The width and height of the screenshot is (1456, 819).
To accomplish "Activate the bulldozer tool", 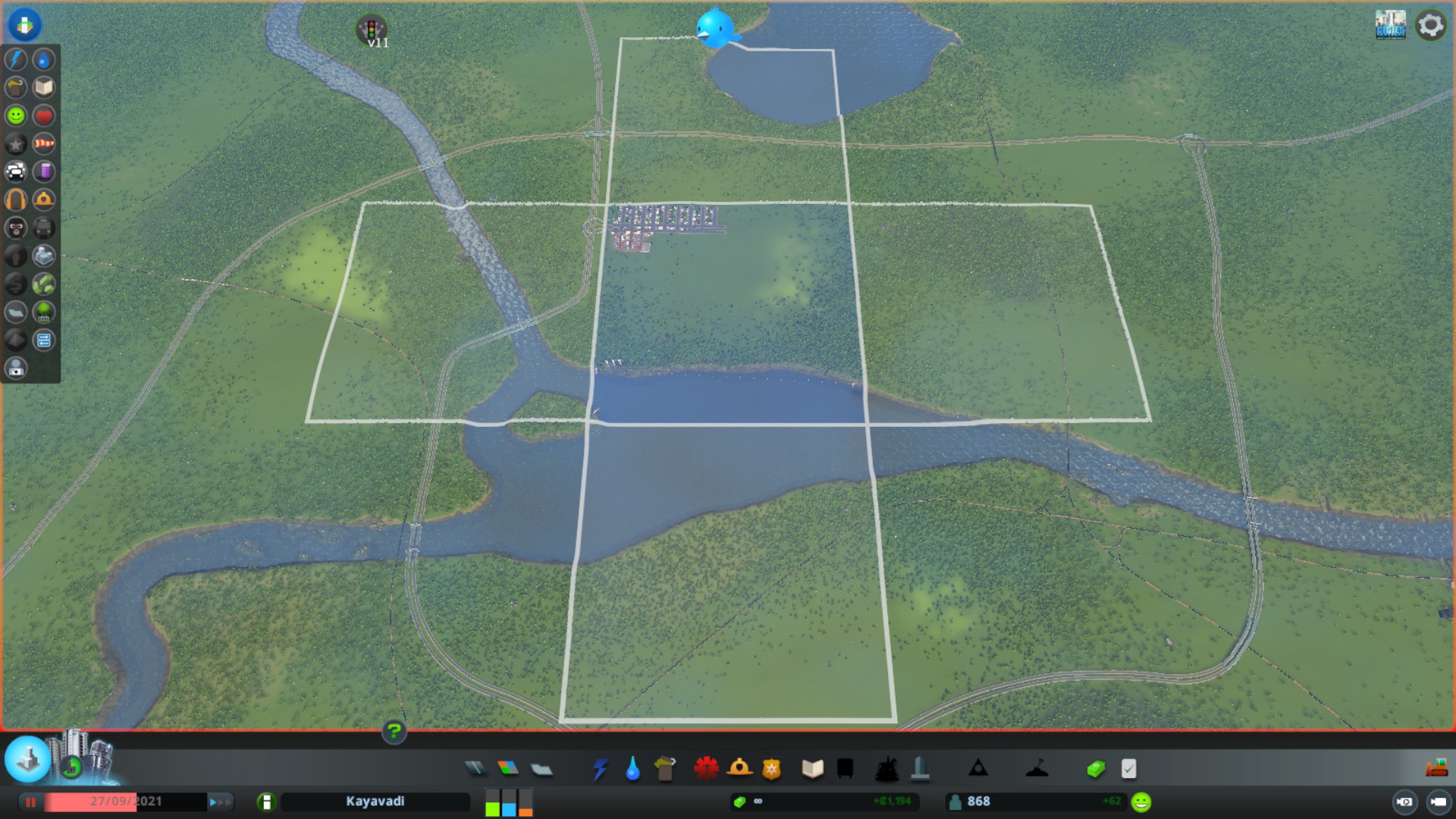I will coord(1436,769).
